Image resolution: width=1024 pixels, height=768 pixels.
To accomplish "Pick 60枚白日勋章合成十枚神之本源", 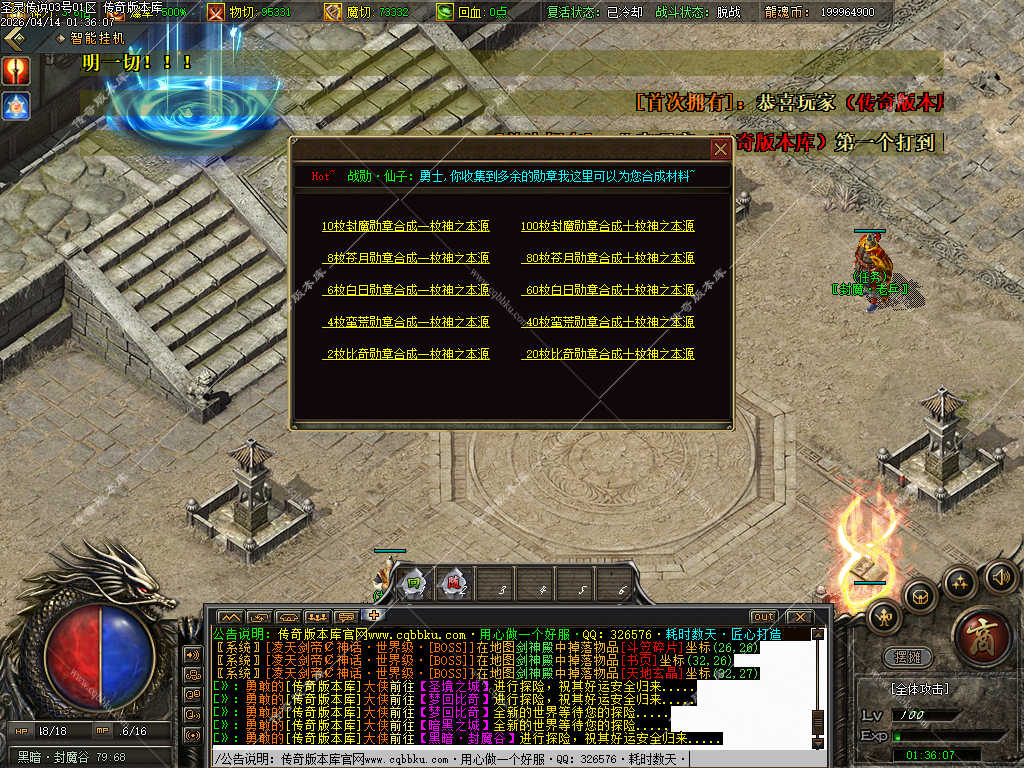I will tap(609, 290).
